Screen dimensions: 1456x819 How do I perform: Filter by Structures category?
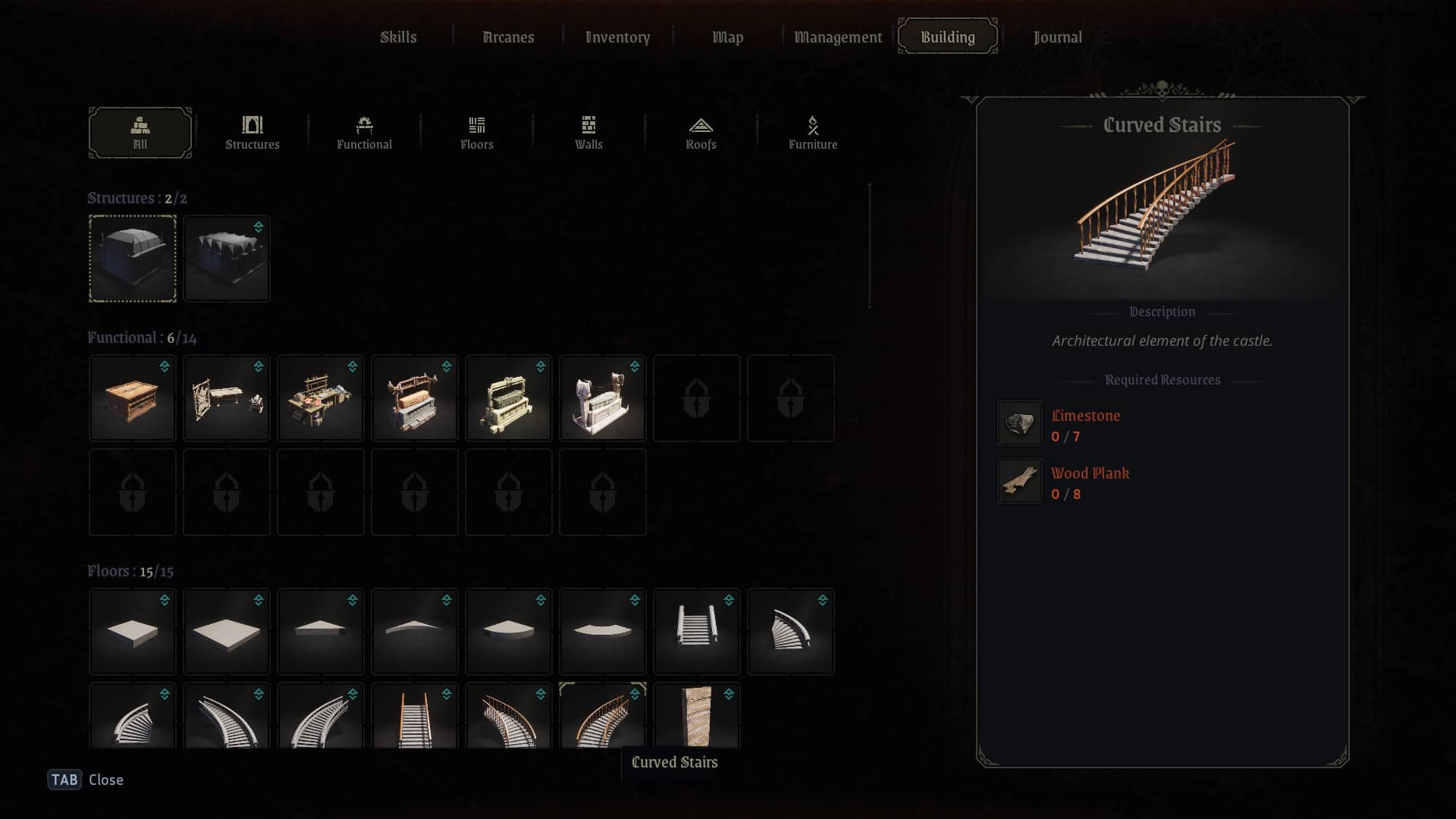(x=252, y=133)
